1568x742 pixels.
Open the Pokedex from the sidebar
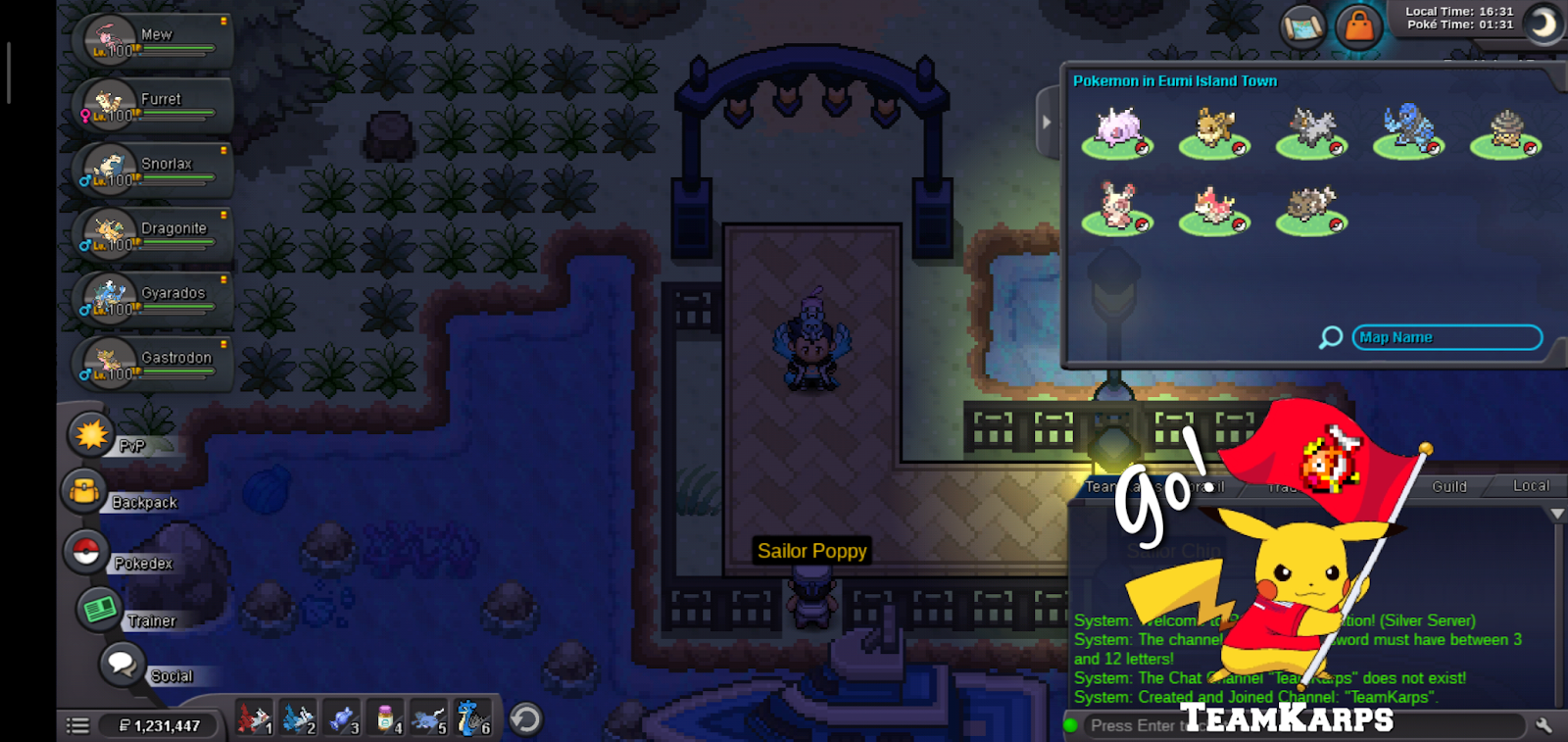(86, 552)
